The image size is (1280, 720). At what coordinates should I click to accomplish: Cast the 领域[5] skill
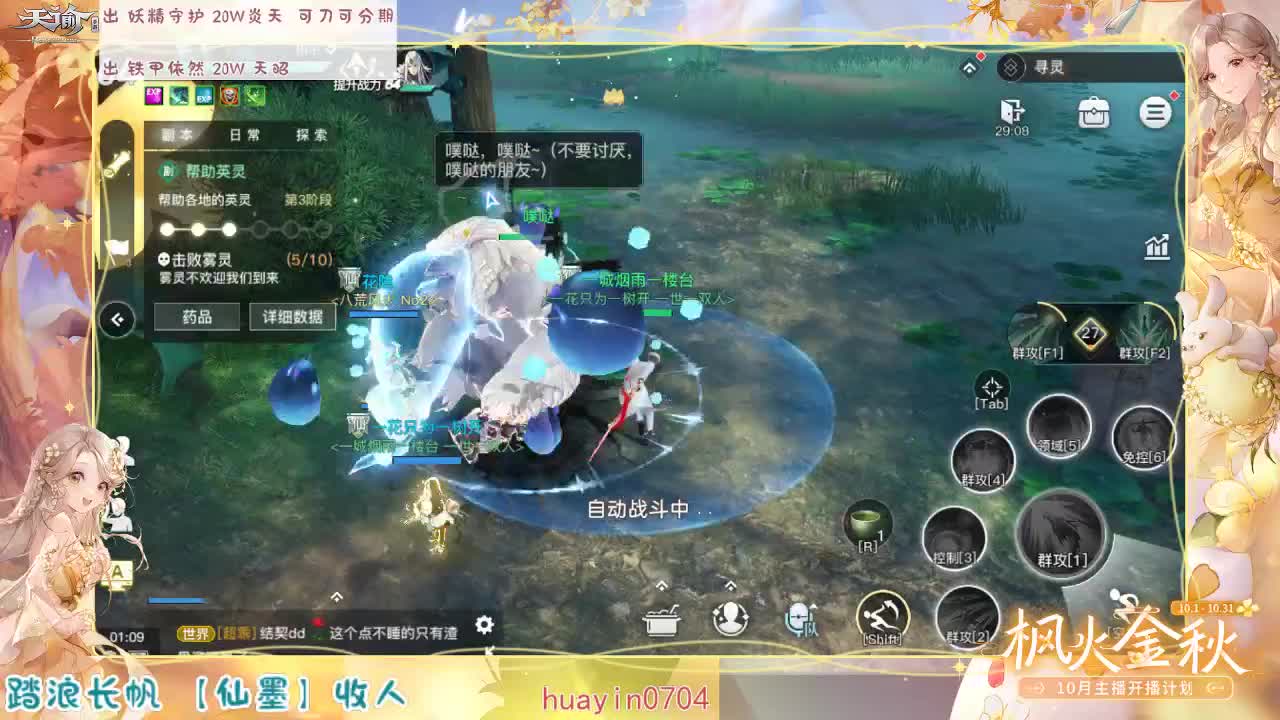coord(1059,429)
